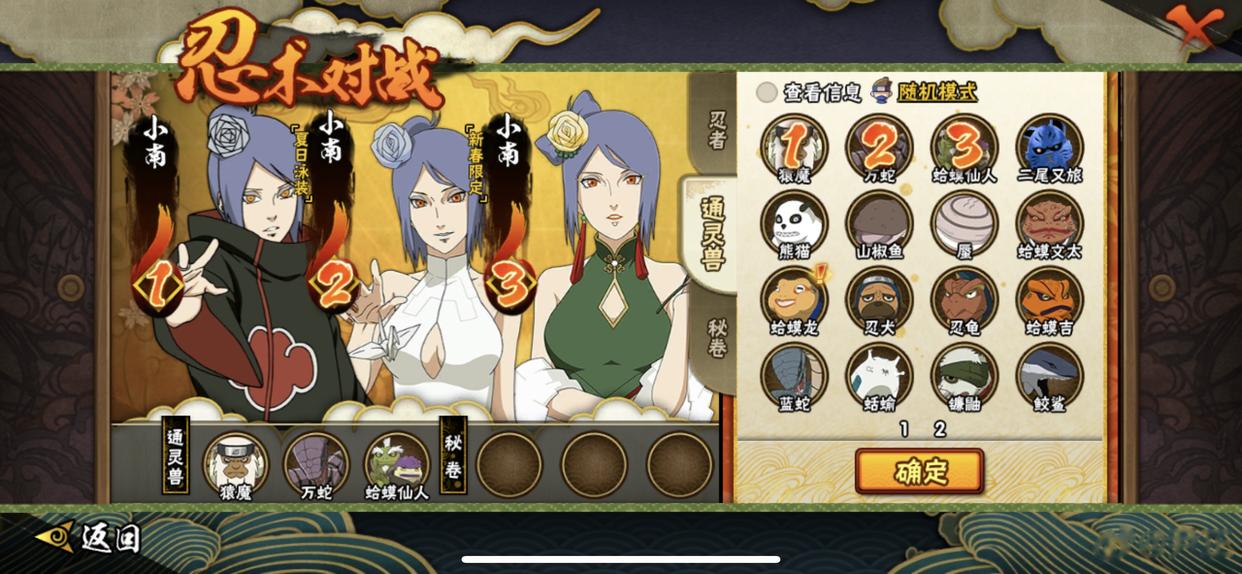
Task: Select the 蛤蟆吉 summon
Action: click(x=1049, y=297)
